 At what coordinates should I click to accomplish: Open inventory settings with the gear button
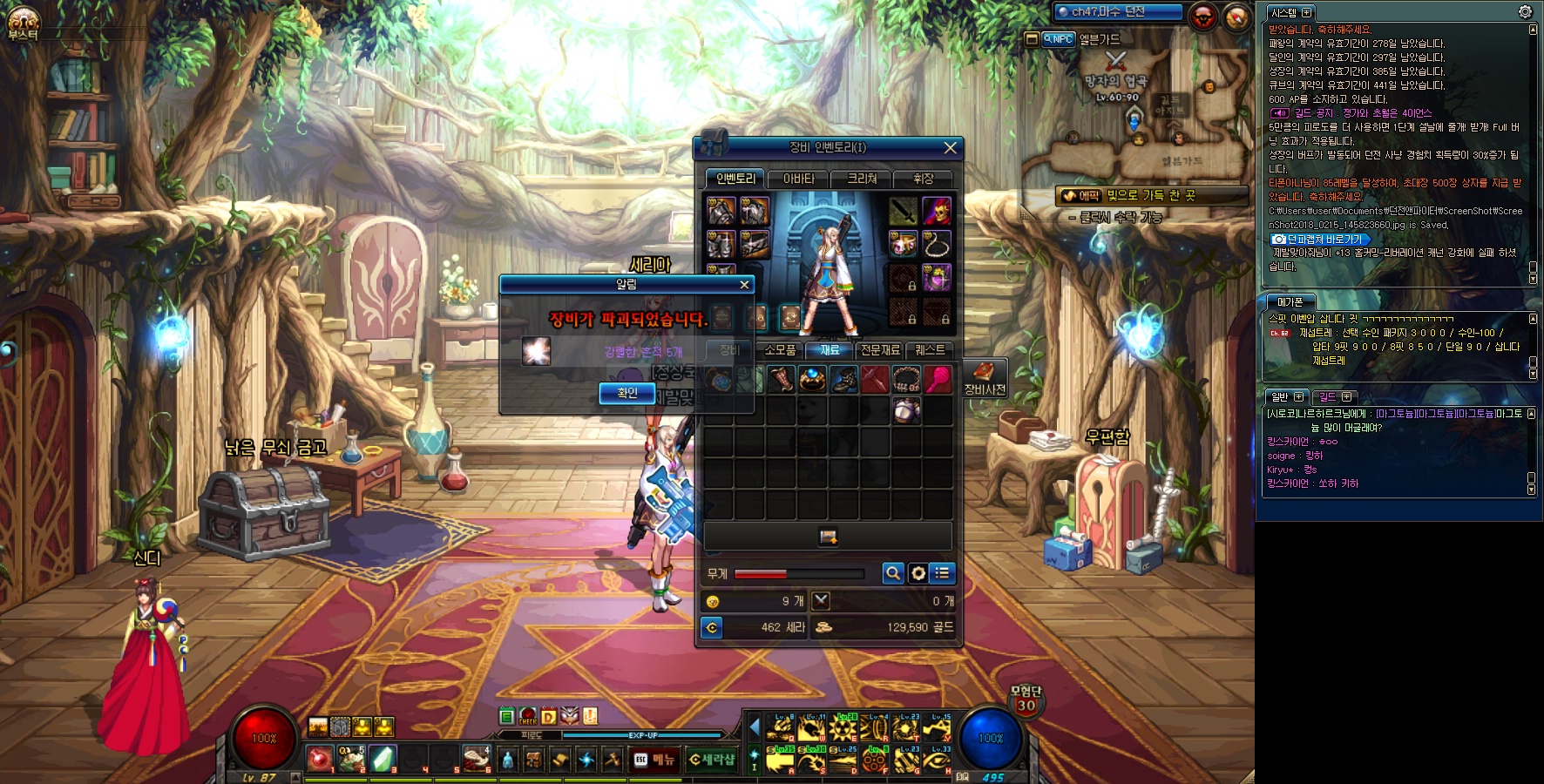918,573
